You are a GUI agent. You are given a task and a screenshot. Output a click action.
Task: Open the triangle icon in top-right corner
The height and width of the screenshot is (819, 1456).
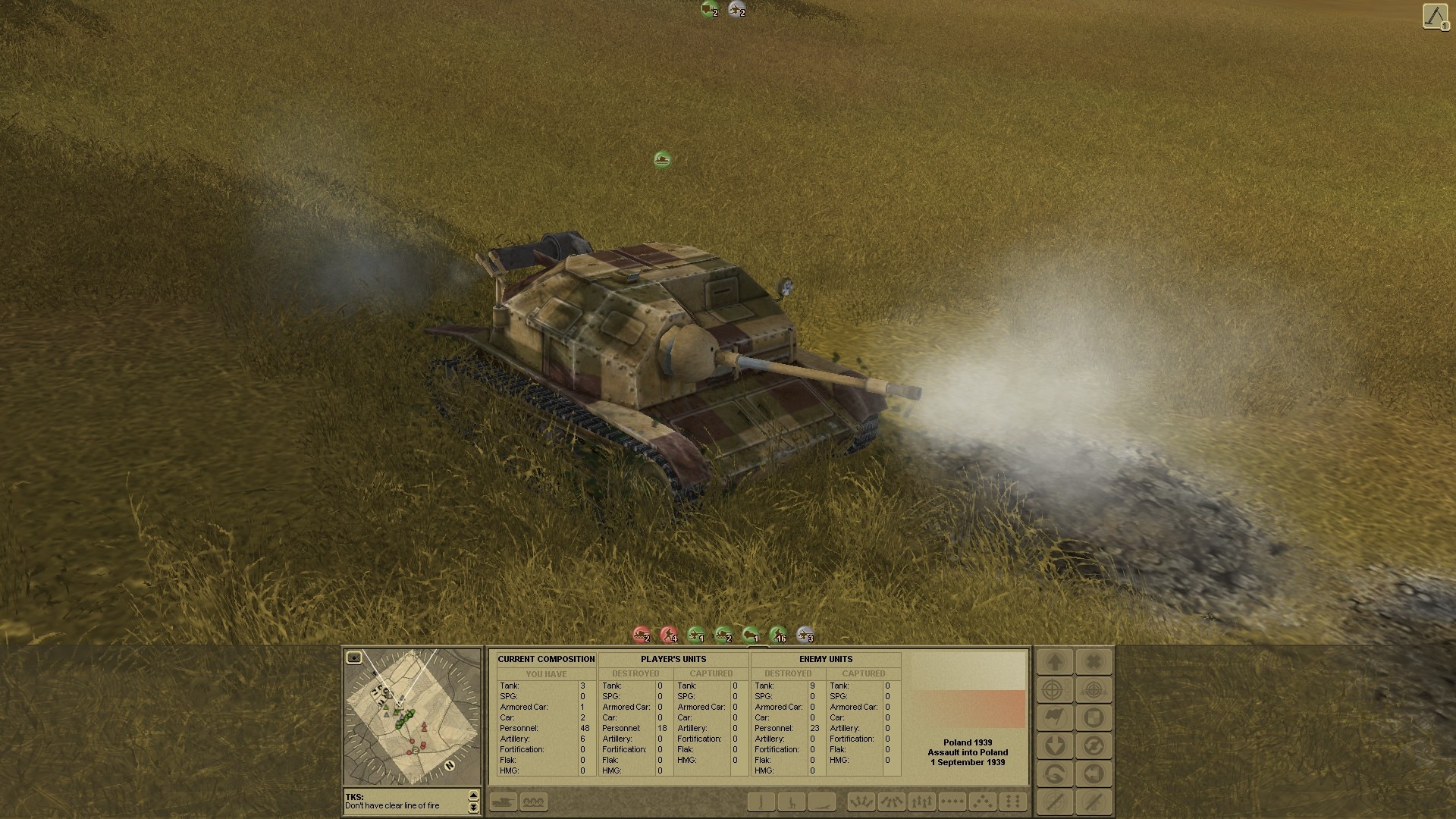[x=1435, y=17]
